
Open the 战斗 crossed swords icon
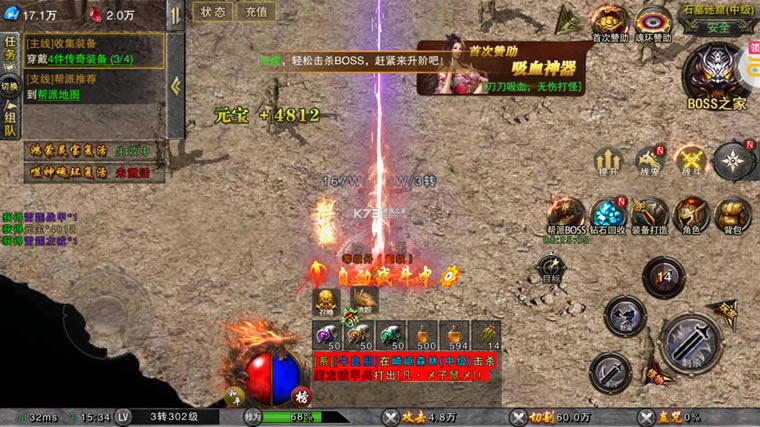pyautogui.click(x=691, y=160)
